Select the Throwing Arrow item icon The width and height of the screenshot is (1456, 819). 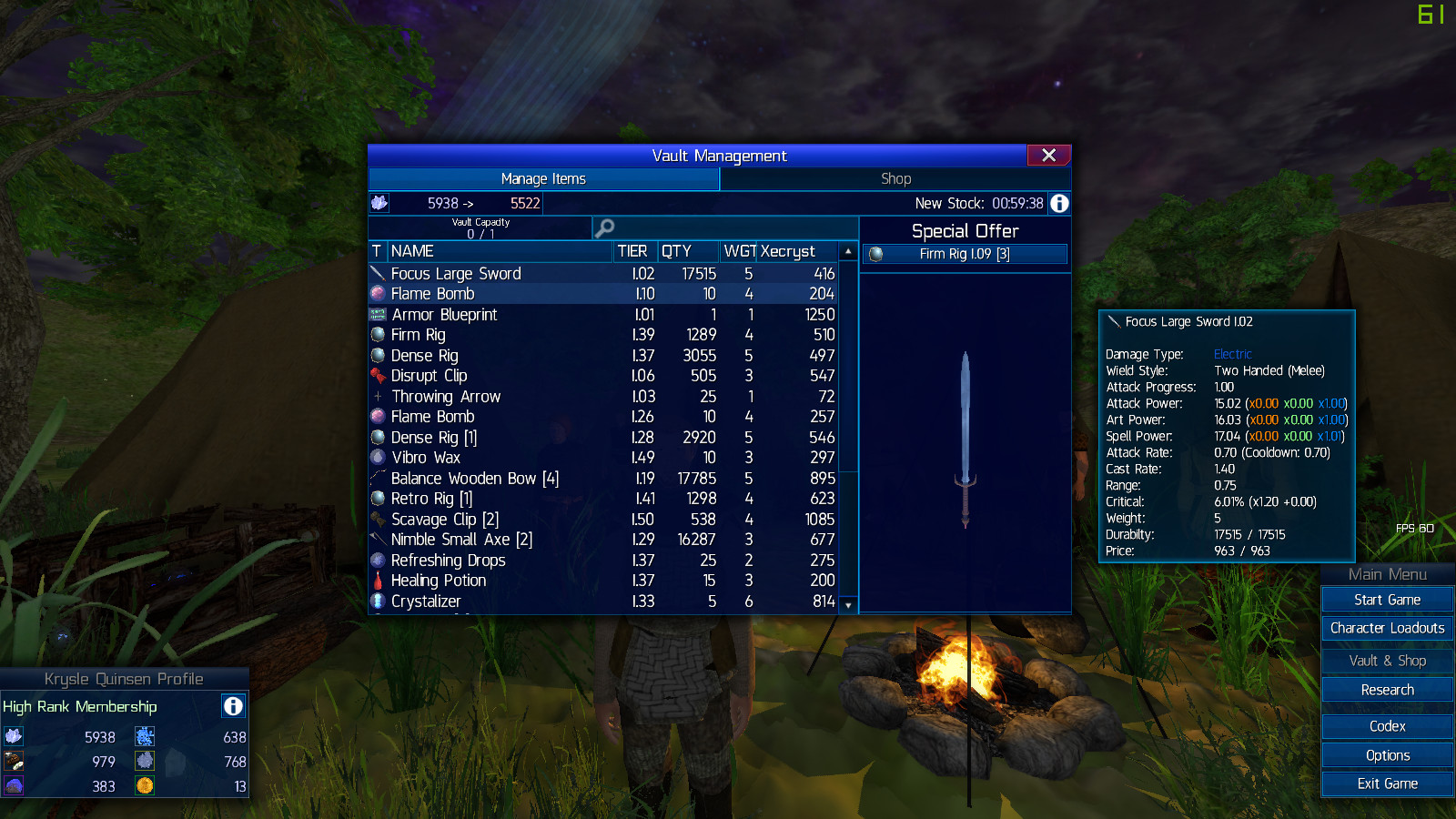pos(378,396)
